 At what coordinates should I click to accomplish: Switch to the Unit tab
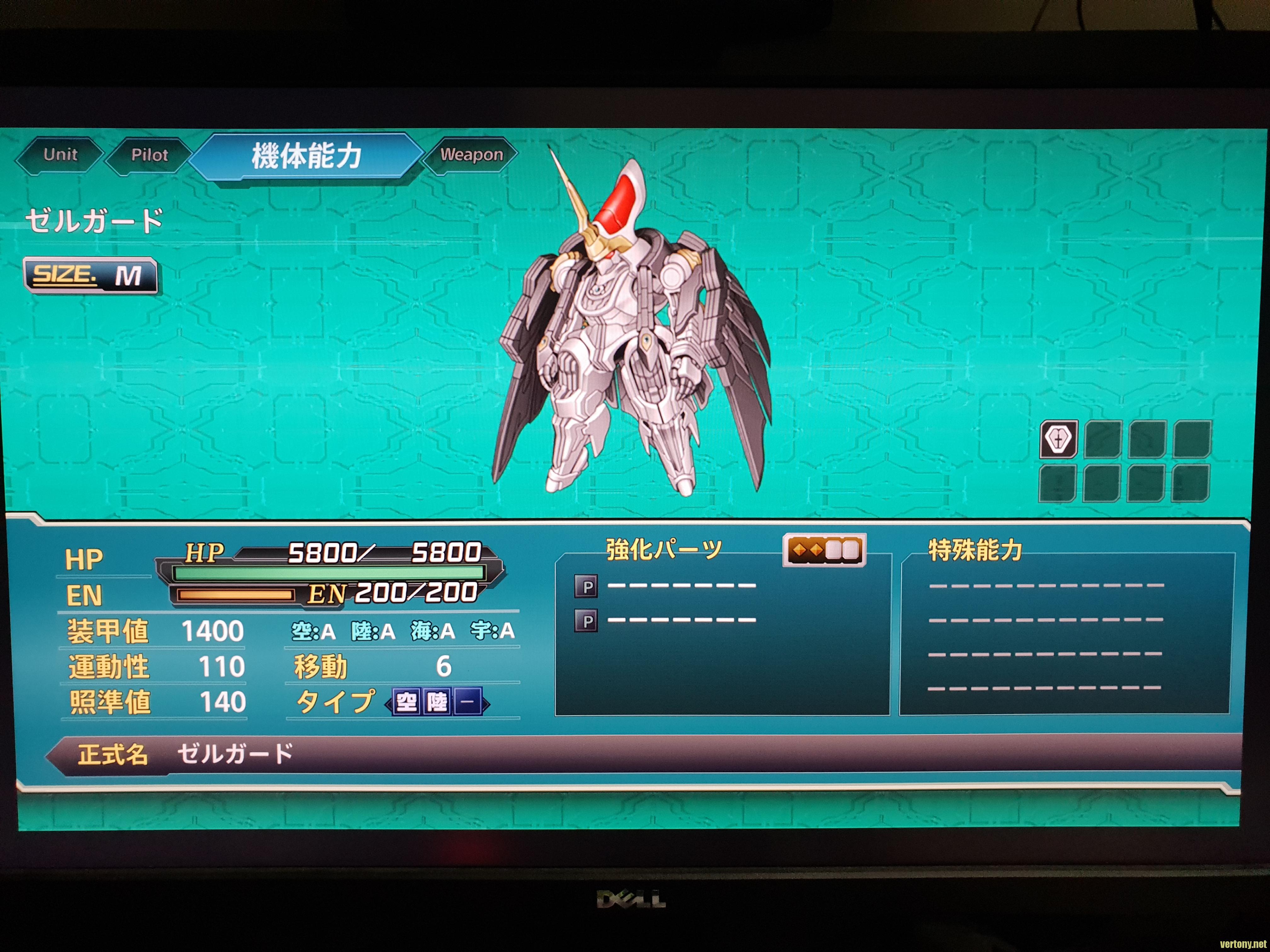pos(60,155)
